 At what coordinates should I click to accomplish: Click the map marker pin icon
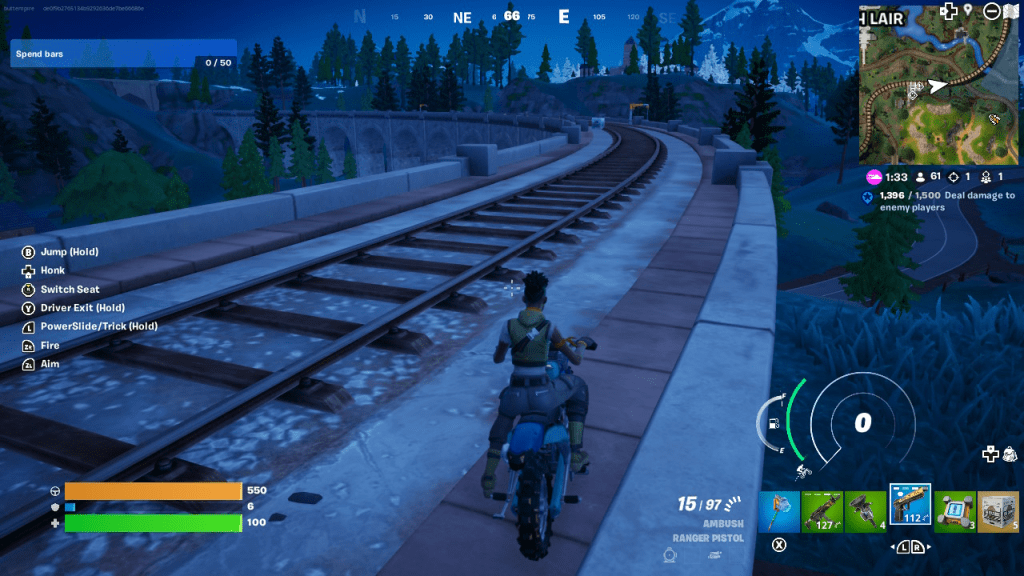point(968,11)
